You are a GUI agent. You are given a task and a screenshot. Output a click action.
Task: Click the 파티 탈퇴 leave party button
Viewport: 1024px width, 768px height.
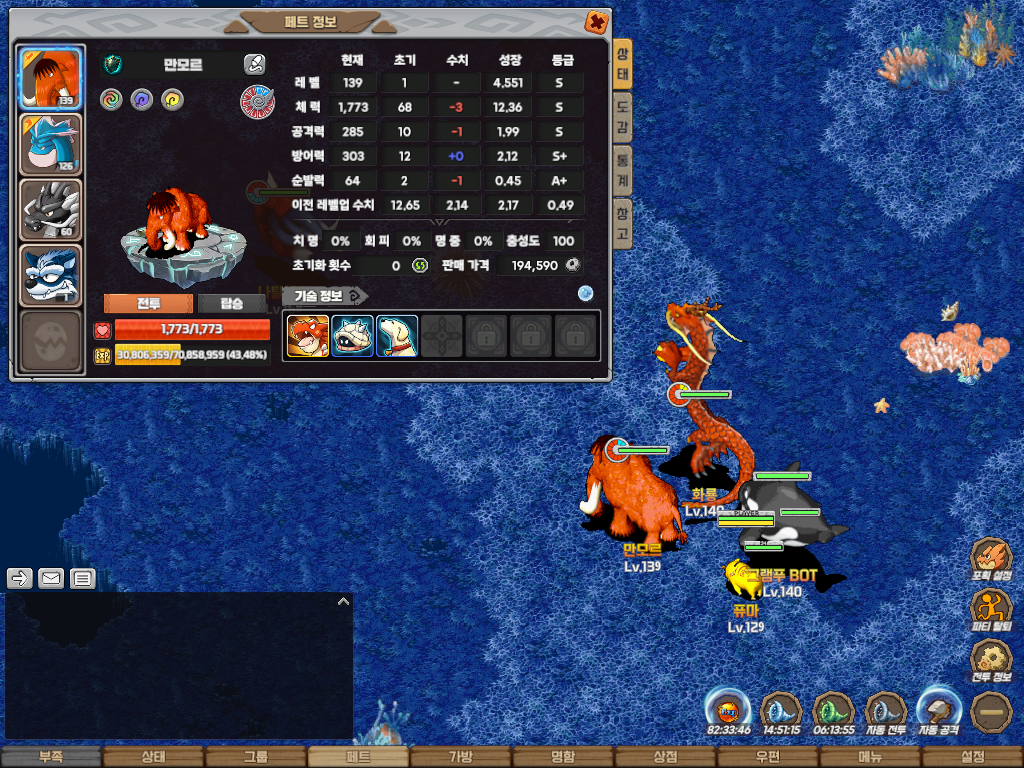coord(991,608)
